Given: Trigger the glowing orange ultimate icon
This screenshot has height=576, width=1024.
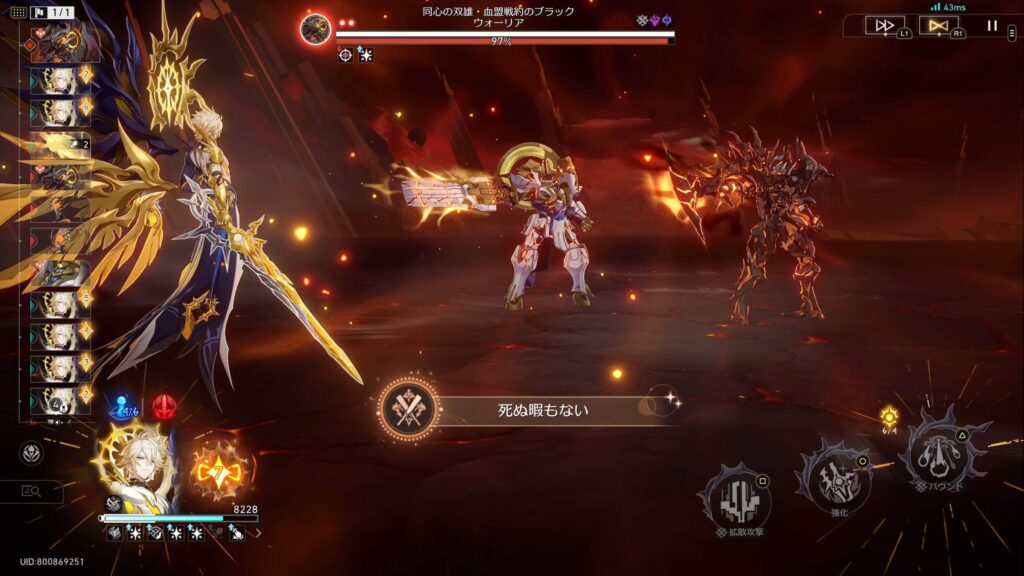Looking at the screenshot, I should pos(218,467).
